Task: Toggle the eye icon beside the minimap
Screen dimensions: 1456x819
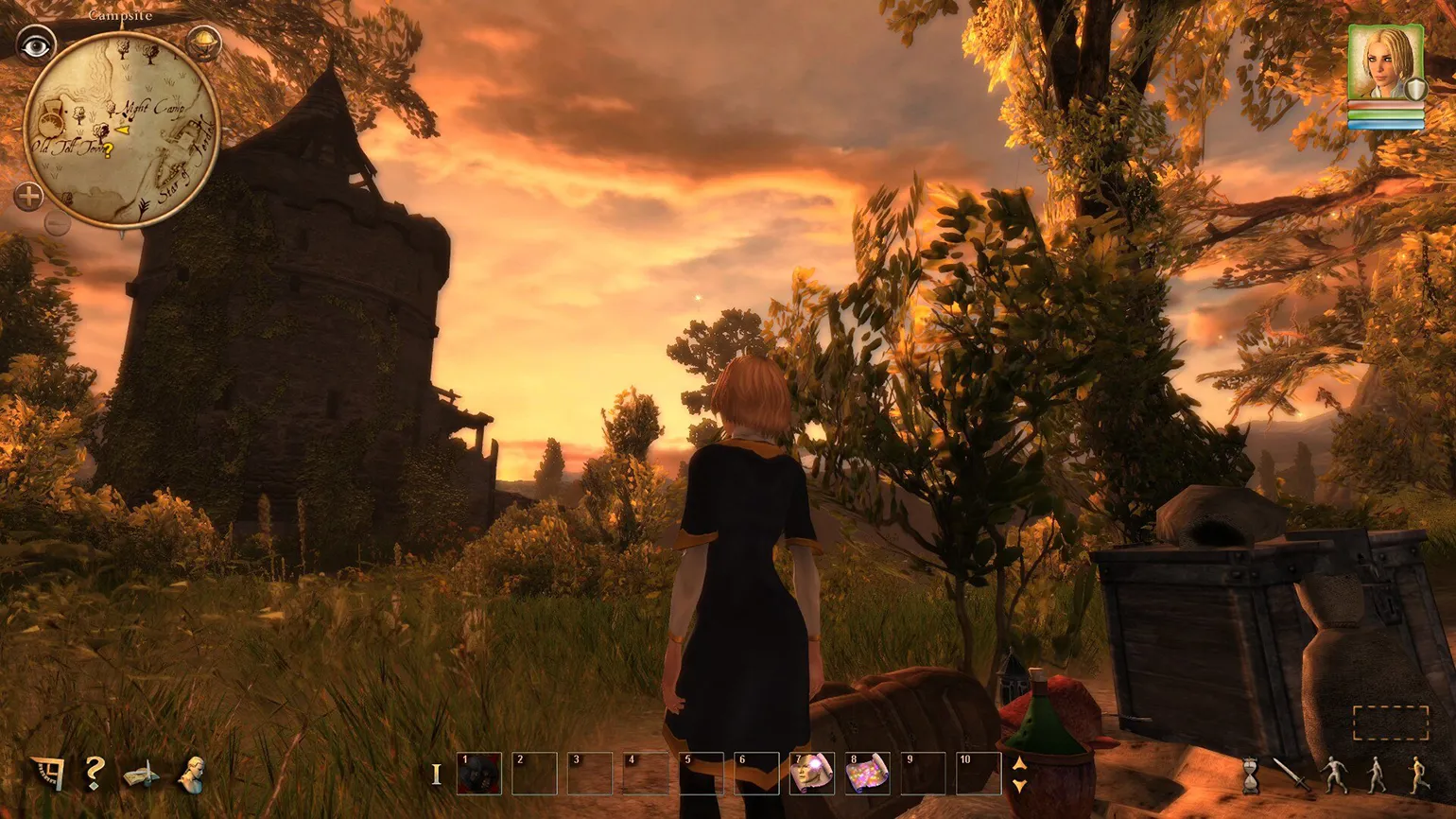Action: click(x=36, y=45)
